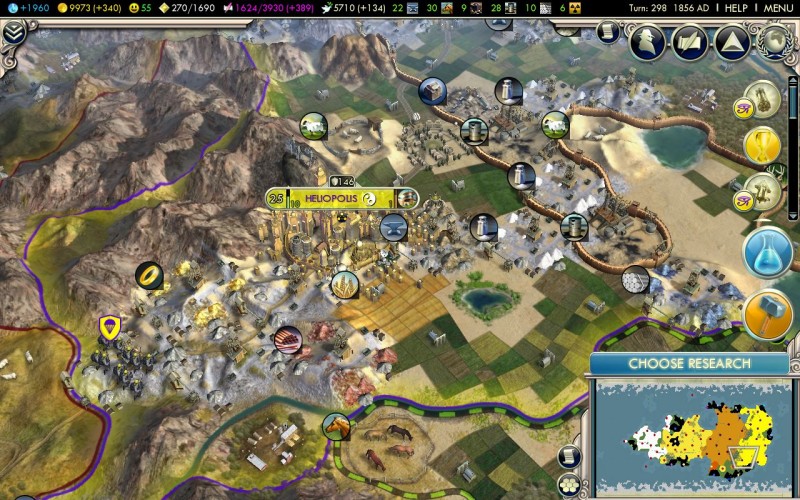Open the diplomacy overview globe icon
This screenshot has height=500, width=800.
pos(775,40)
